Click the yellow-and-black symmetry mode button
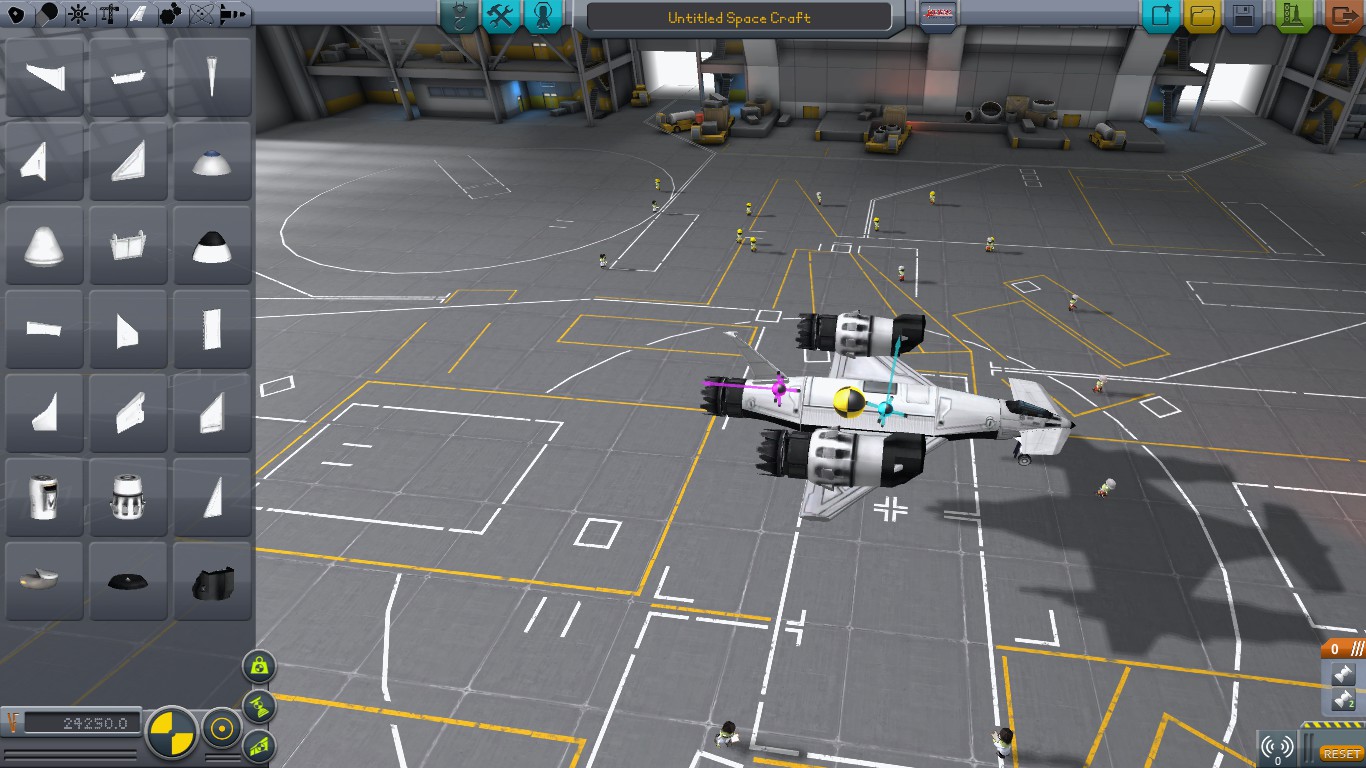Viewport: 1366px width, 768px height. [x=172, y=732]
